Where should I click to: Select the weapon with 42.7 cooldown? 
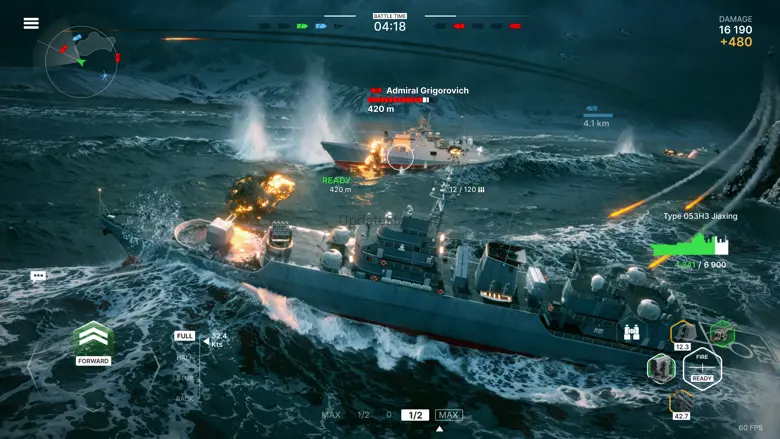pos(683,402)
